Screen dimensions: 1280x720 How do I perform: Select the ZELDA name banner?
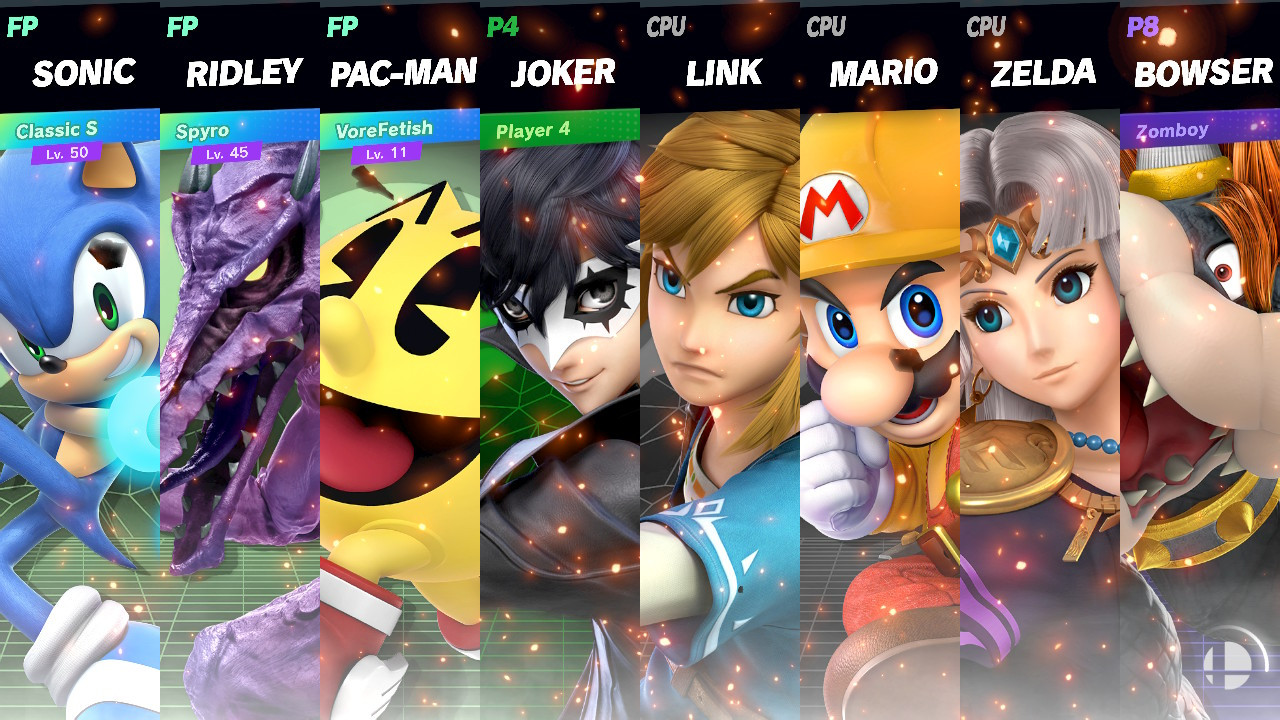pos(1040,72)
